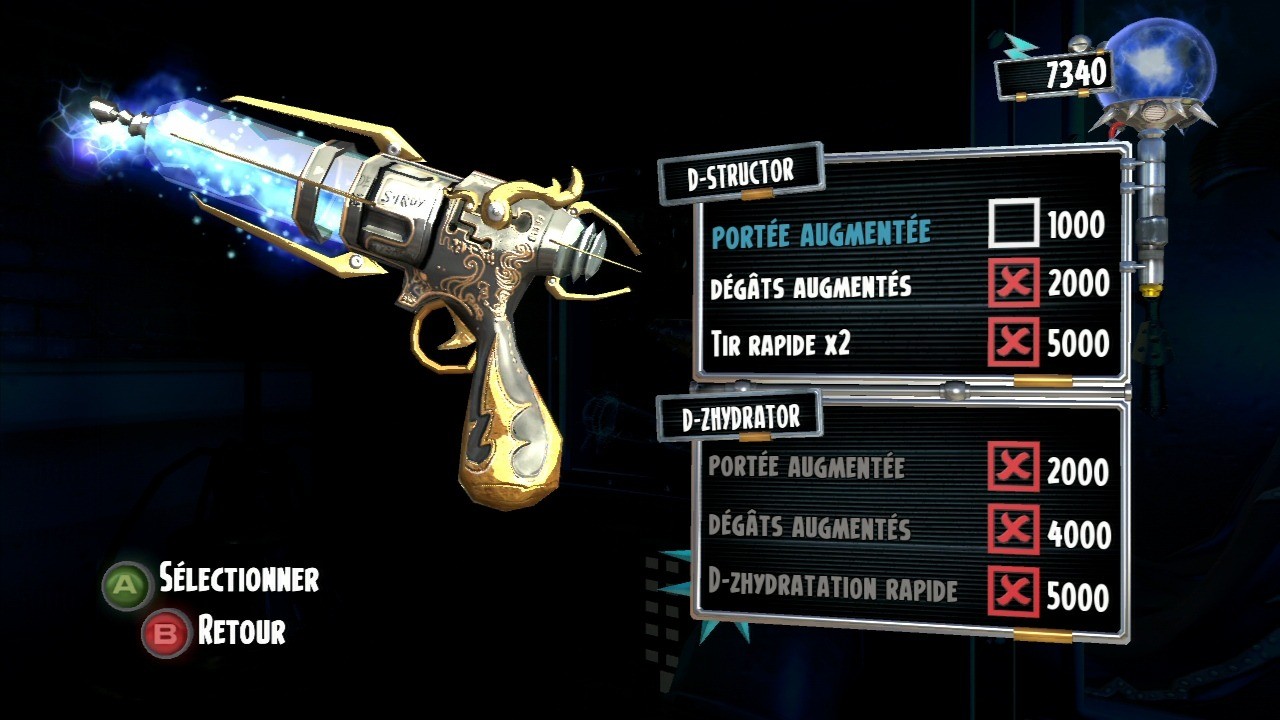Click the red X box beside D-Zhydratation Rapide
Screen dimensions: 1280x720
coord(1013,592)
